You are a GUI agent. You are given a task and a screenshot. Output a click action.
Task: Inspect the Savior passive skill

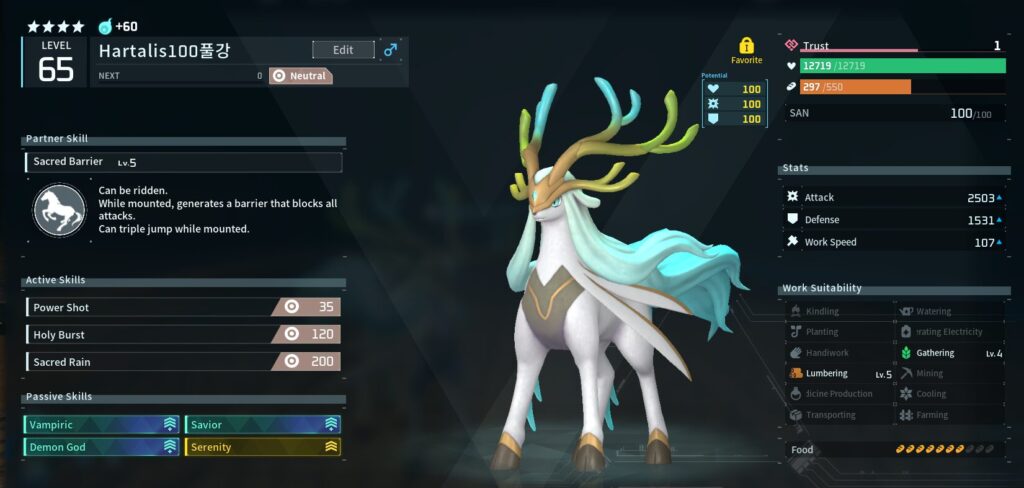[263, 425]
